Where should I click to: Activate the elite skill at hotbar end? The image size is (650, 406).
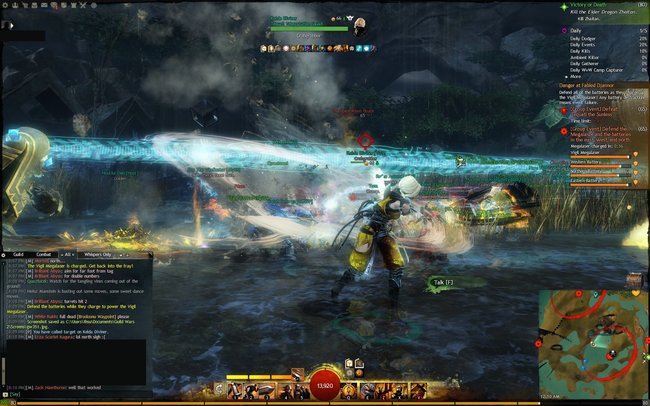[x=420, y=389]
